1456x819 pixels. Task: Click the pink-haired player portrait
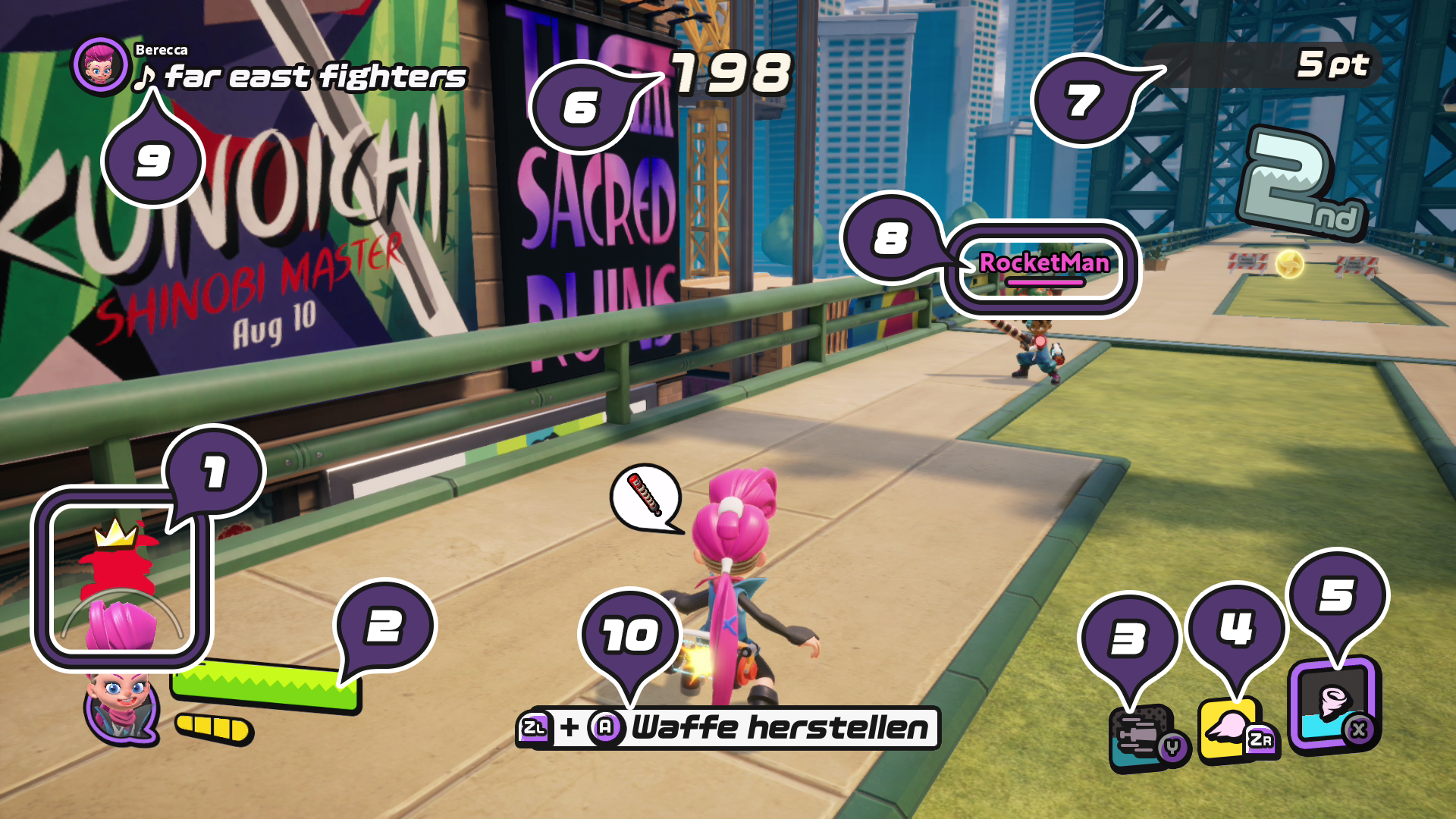pyautogui.click(x=120, y=707)
